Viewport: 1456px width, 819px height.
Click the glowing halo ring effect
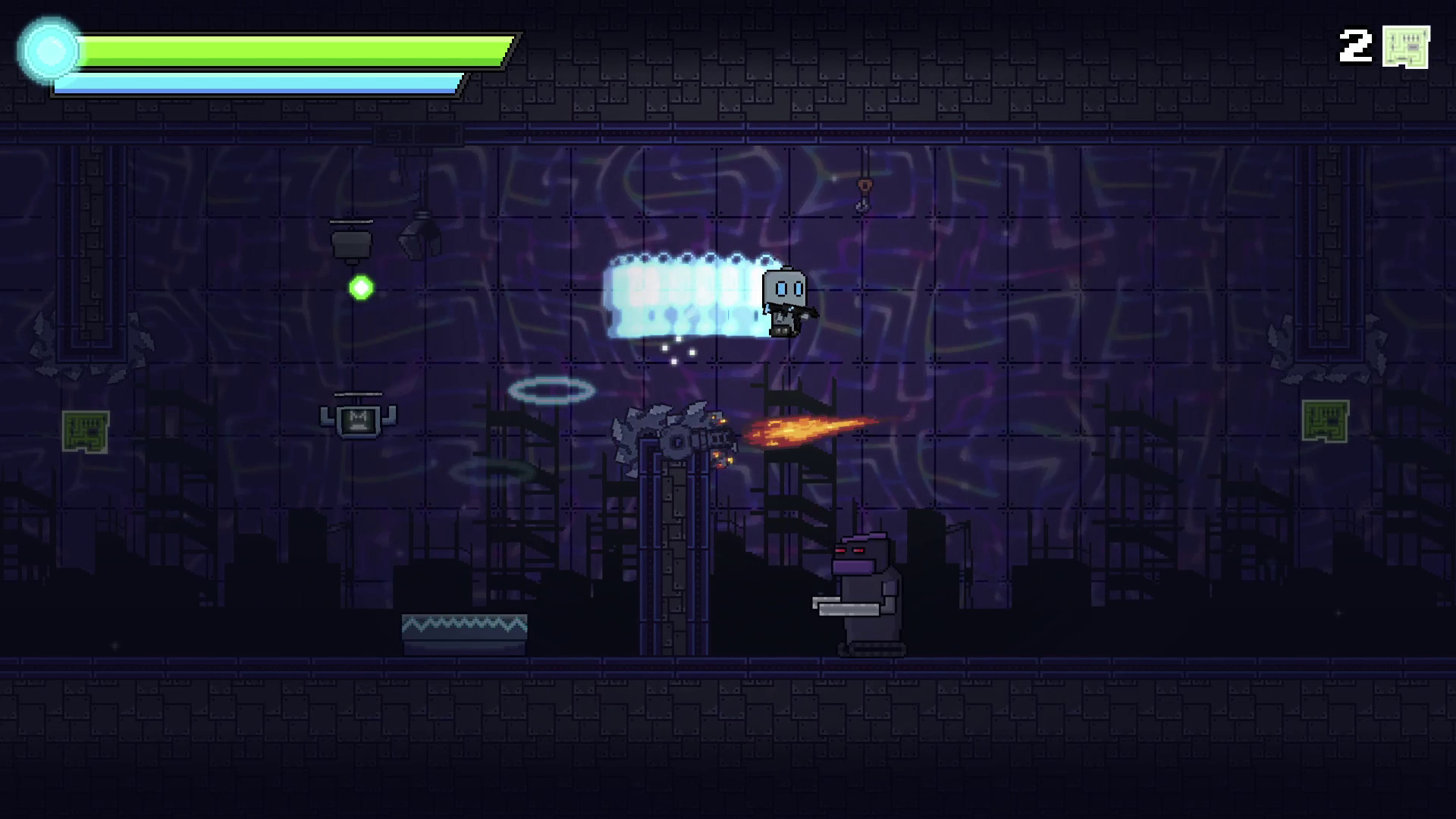[x=553, y=389]
